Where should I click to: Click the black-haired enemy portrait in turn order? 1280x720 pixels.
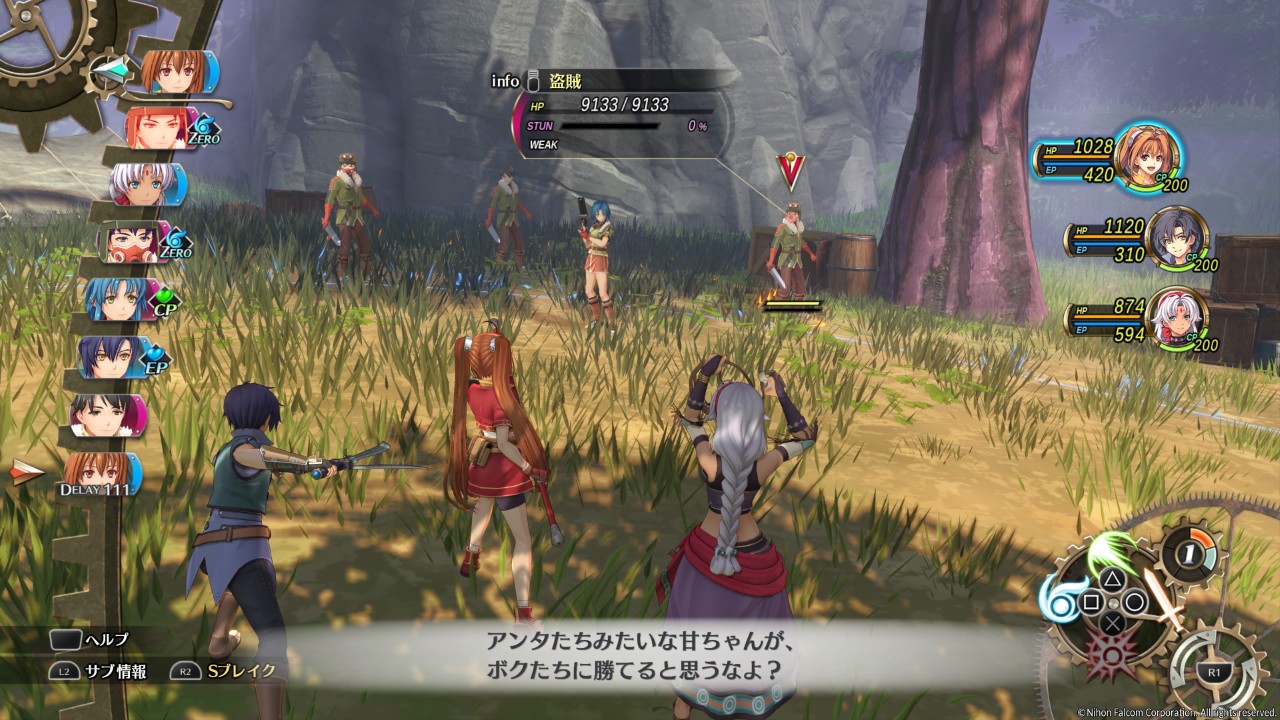[106, 414]
